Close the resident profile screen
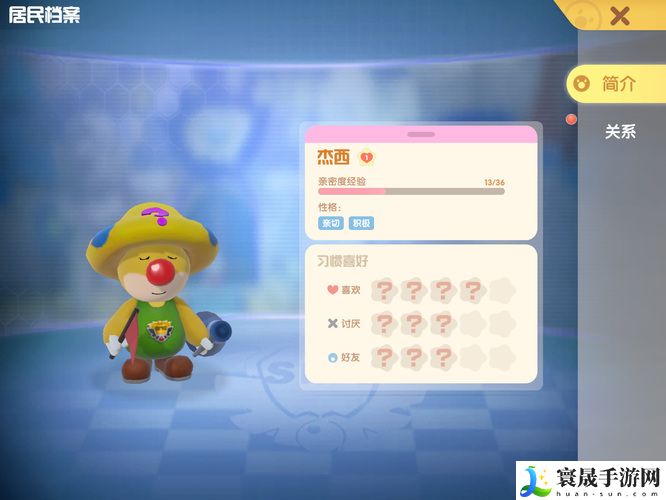 point(620,15)
